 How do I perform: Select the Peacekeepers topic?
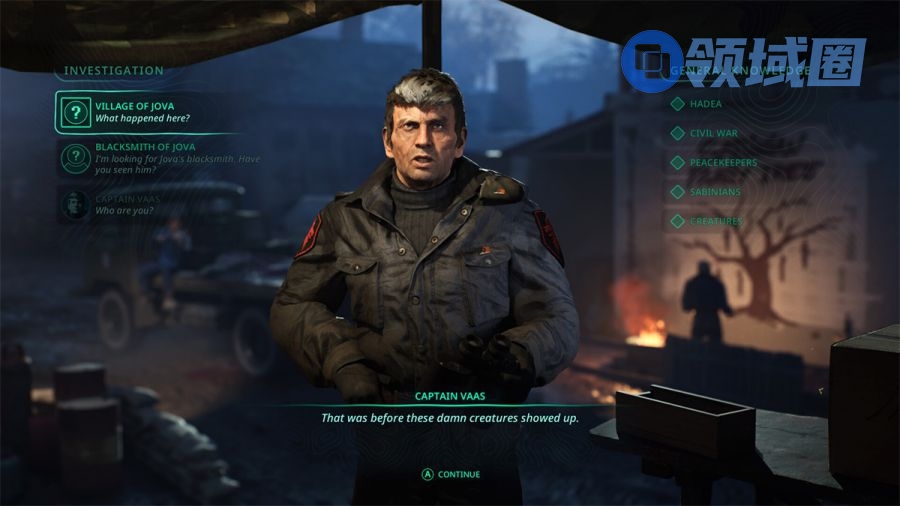click(x=723, y=162)
